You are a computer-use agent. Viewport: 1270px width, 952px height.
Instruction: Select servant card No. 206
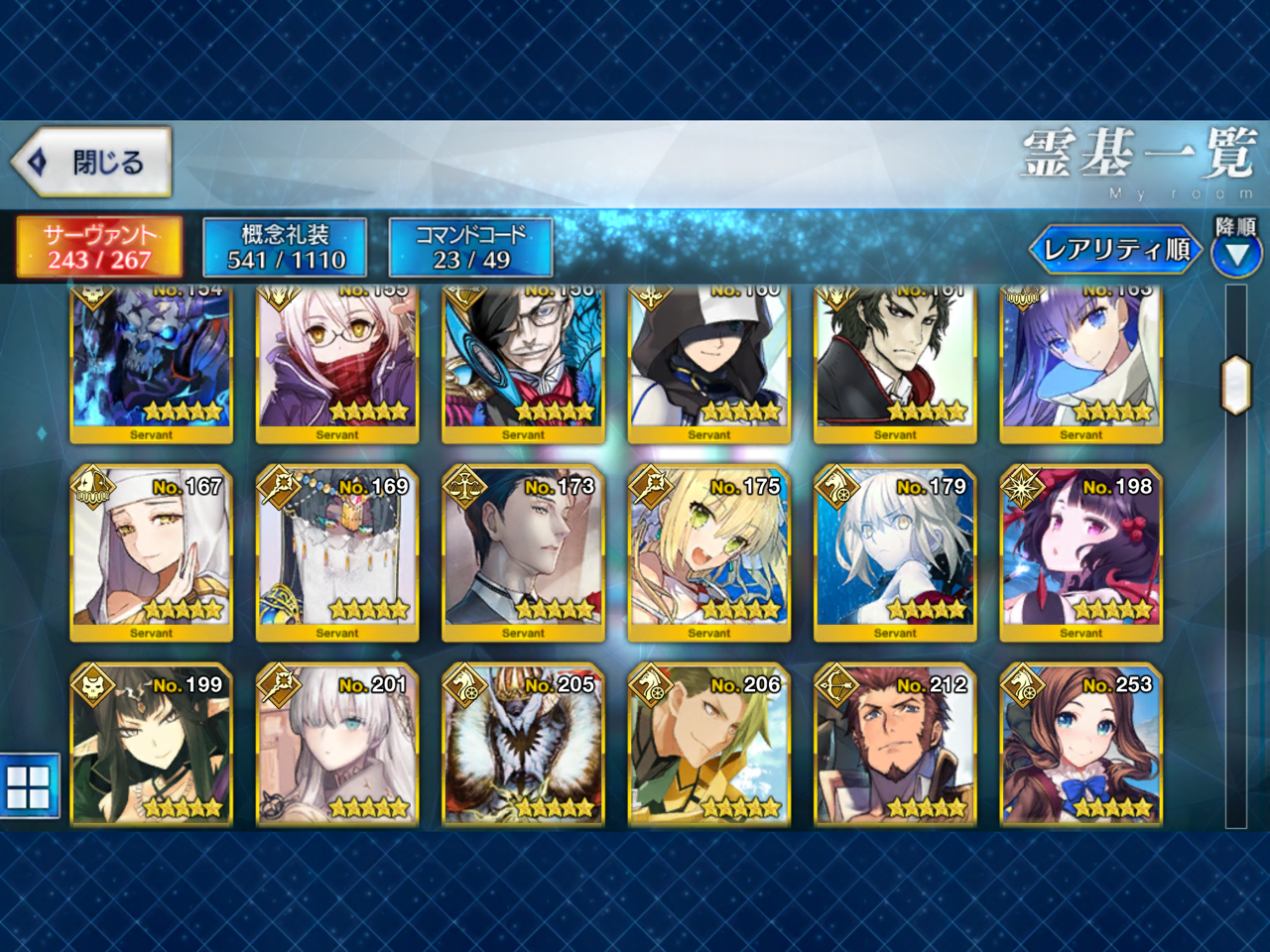[x=709, y=744]
